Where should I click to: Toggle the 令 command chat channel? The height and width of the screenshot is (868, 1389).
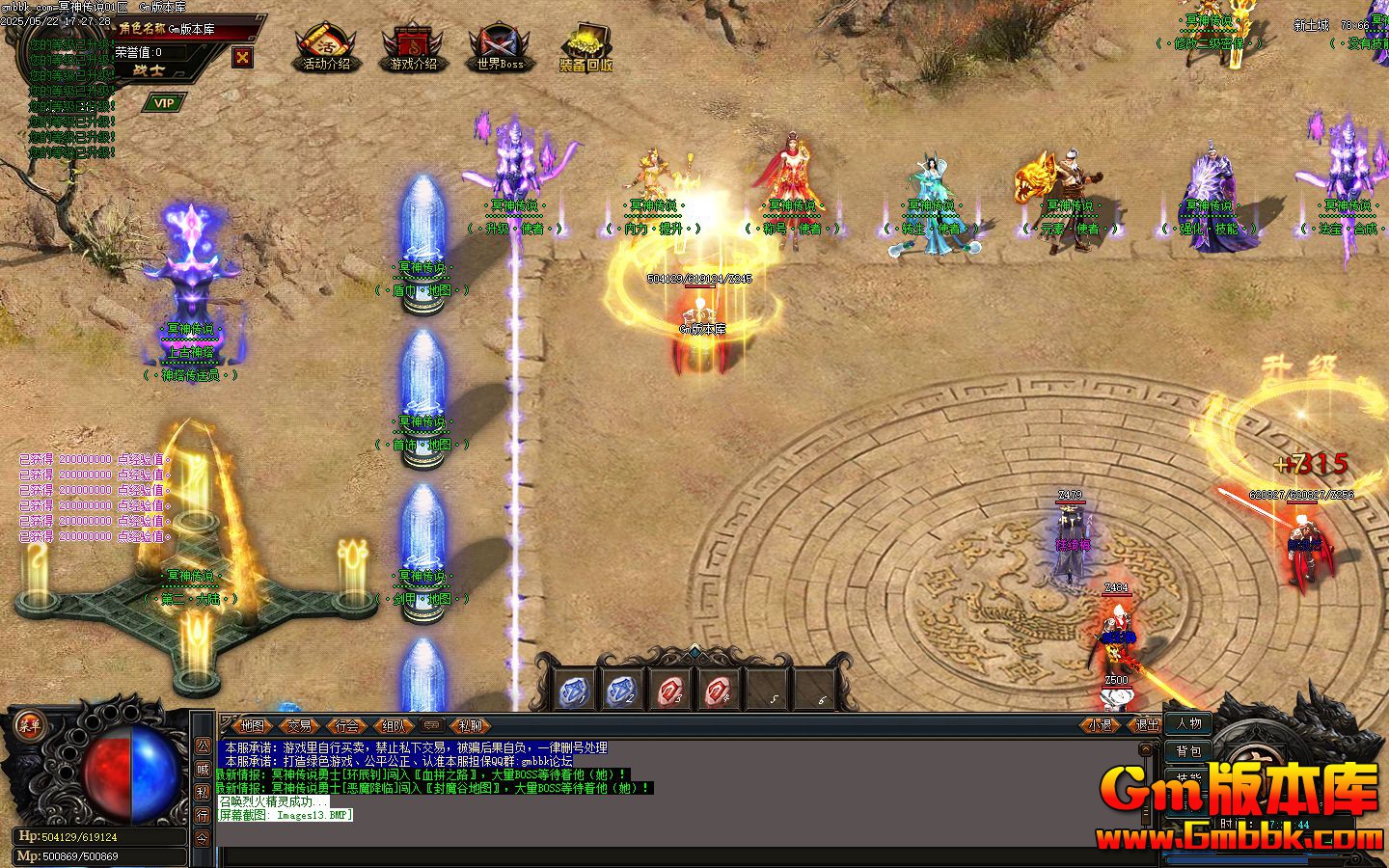point(202,835)
